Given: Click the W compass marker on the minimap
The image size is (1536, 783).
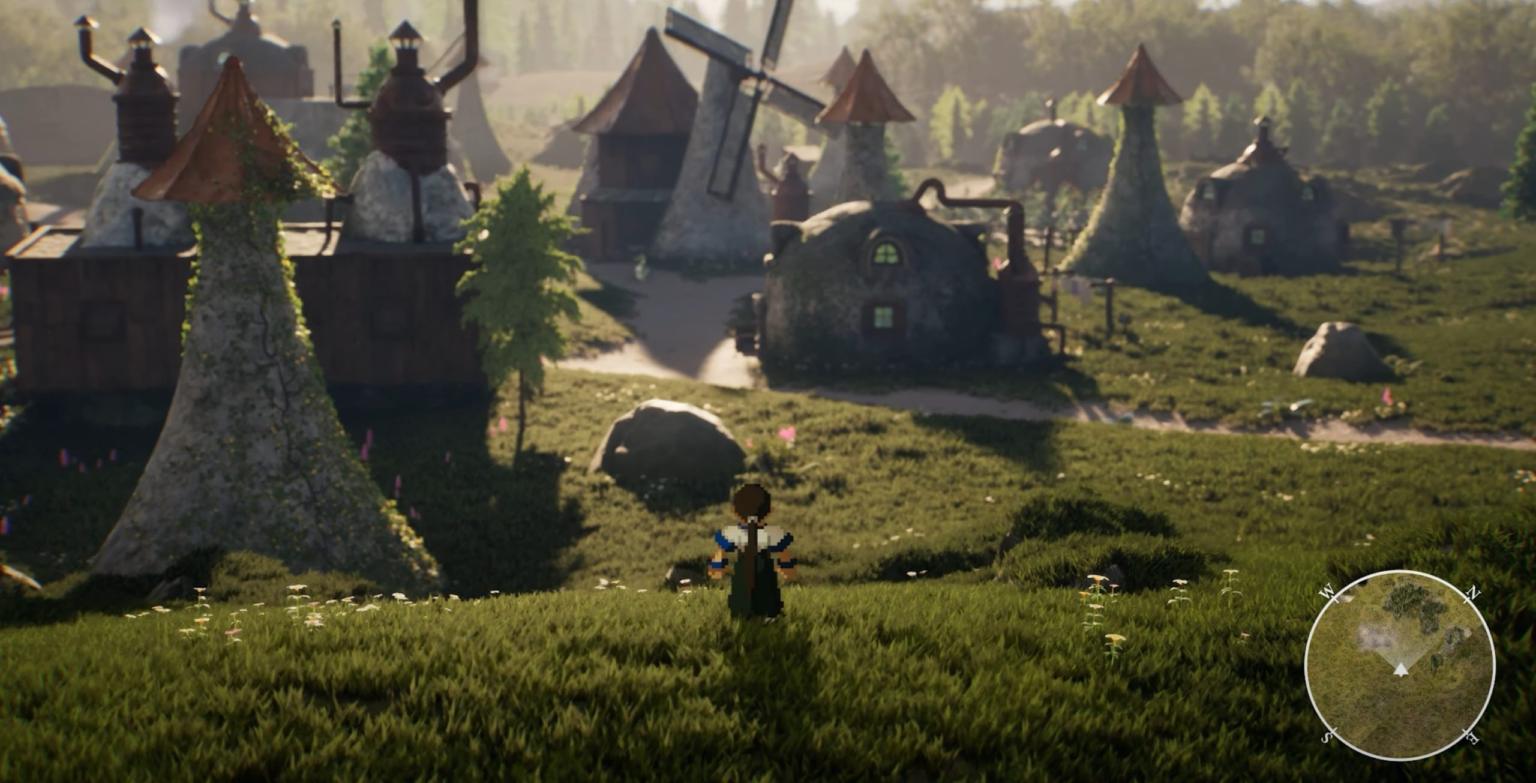Looking at the screenshot, I should (1327, 591).
